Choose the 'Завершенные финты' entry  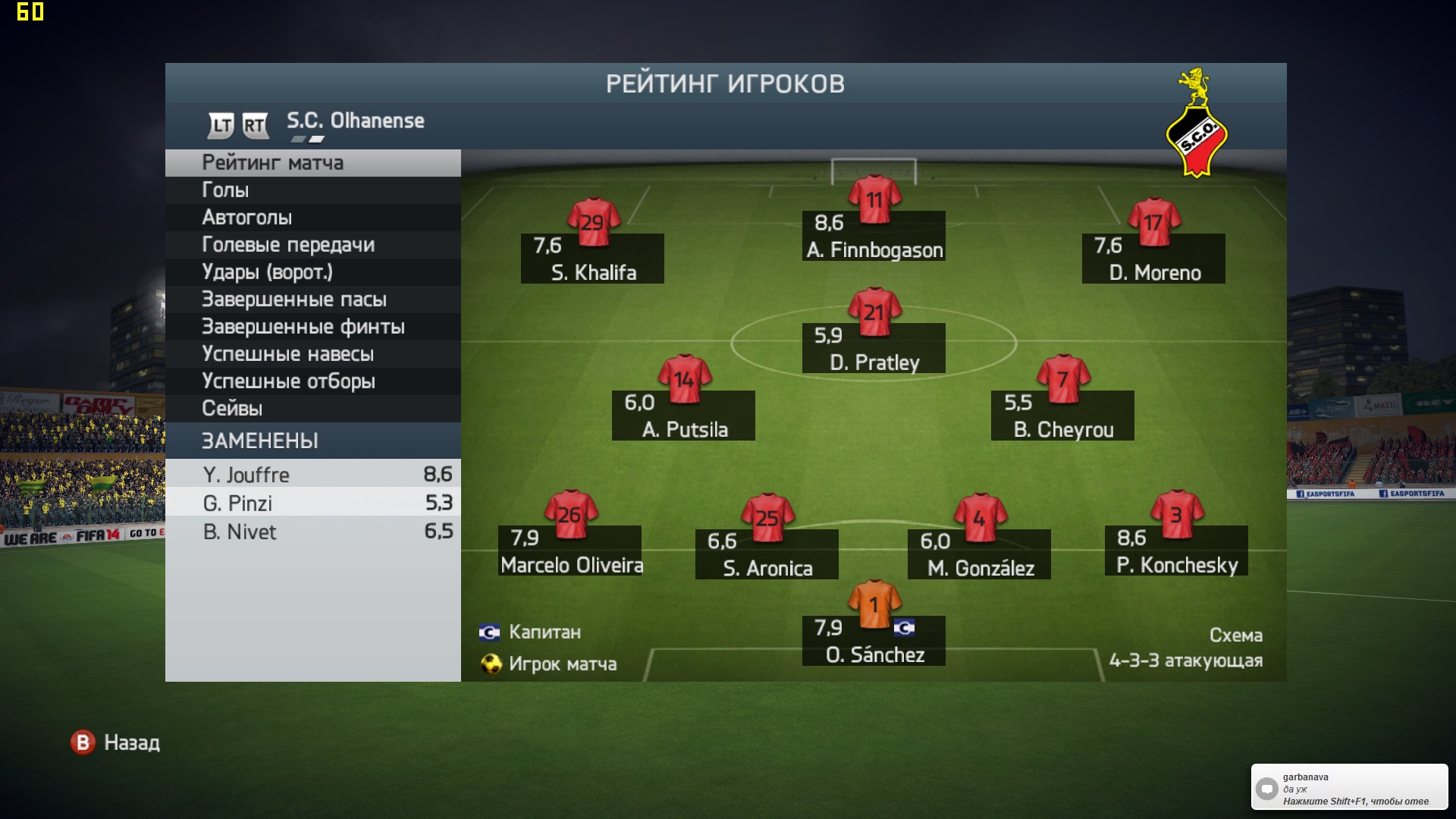312,327
